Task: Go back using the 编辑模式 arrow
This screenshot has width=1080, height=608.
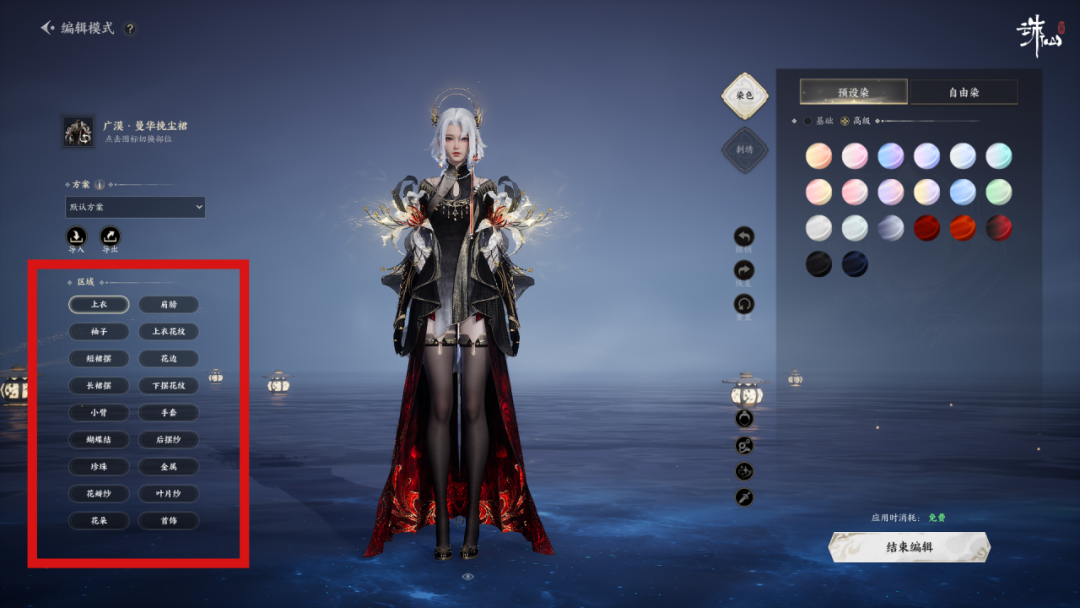Action: click(x=48, y=28)
